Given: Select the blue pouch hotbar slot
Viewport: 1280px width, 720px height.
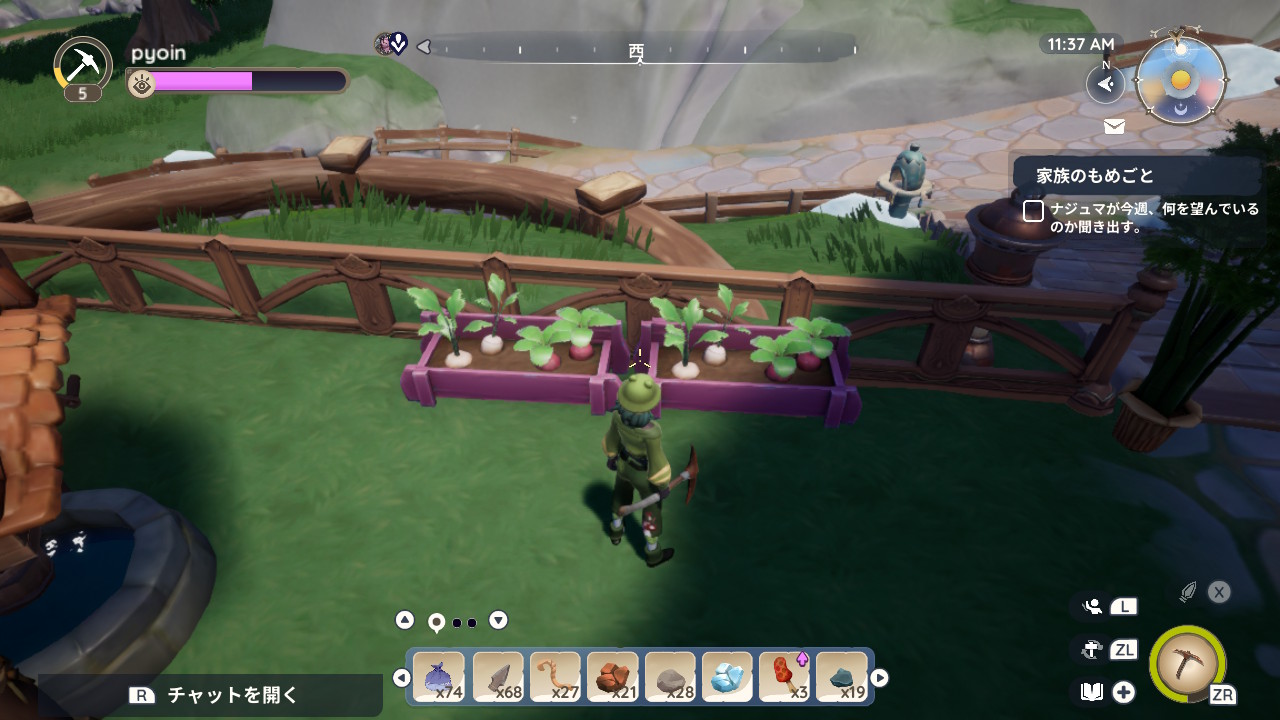Looking at the screenshot, I should tap(439, 678).
